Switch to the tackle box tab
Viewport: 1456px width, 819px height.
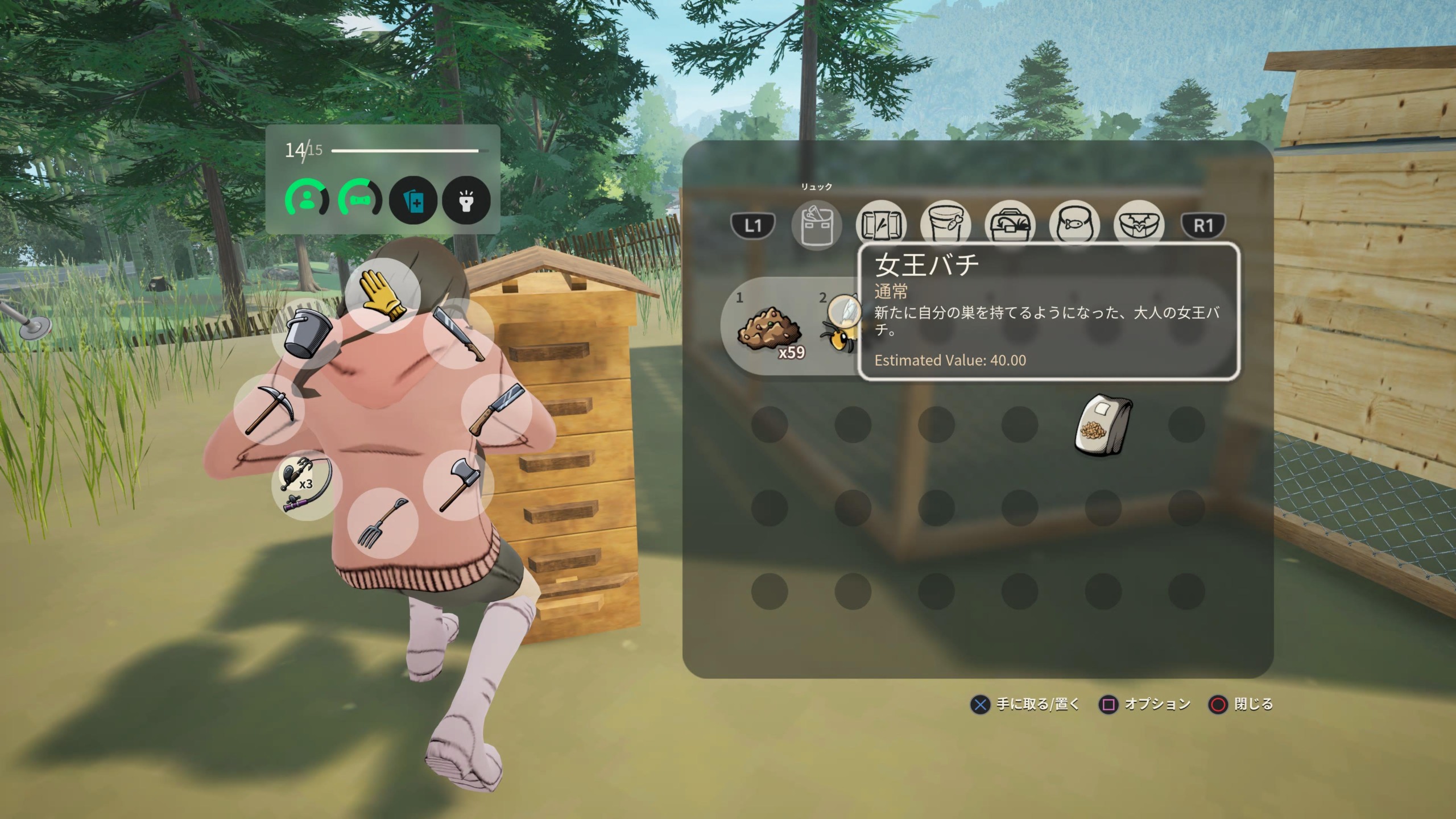(x=1010, y=225)
